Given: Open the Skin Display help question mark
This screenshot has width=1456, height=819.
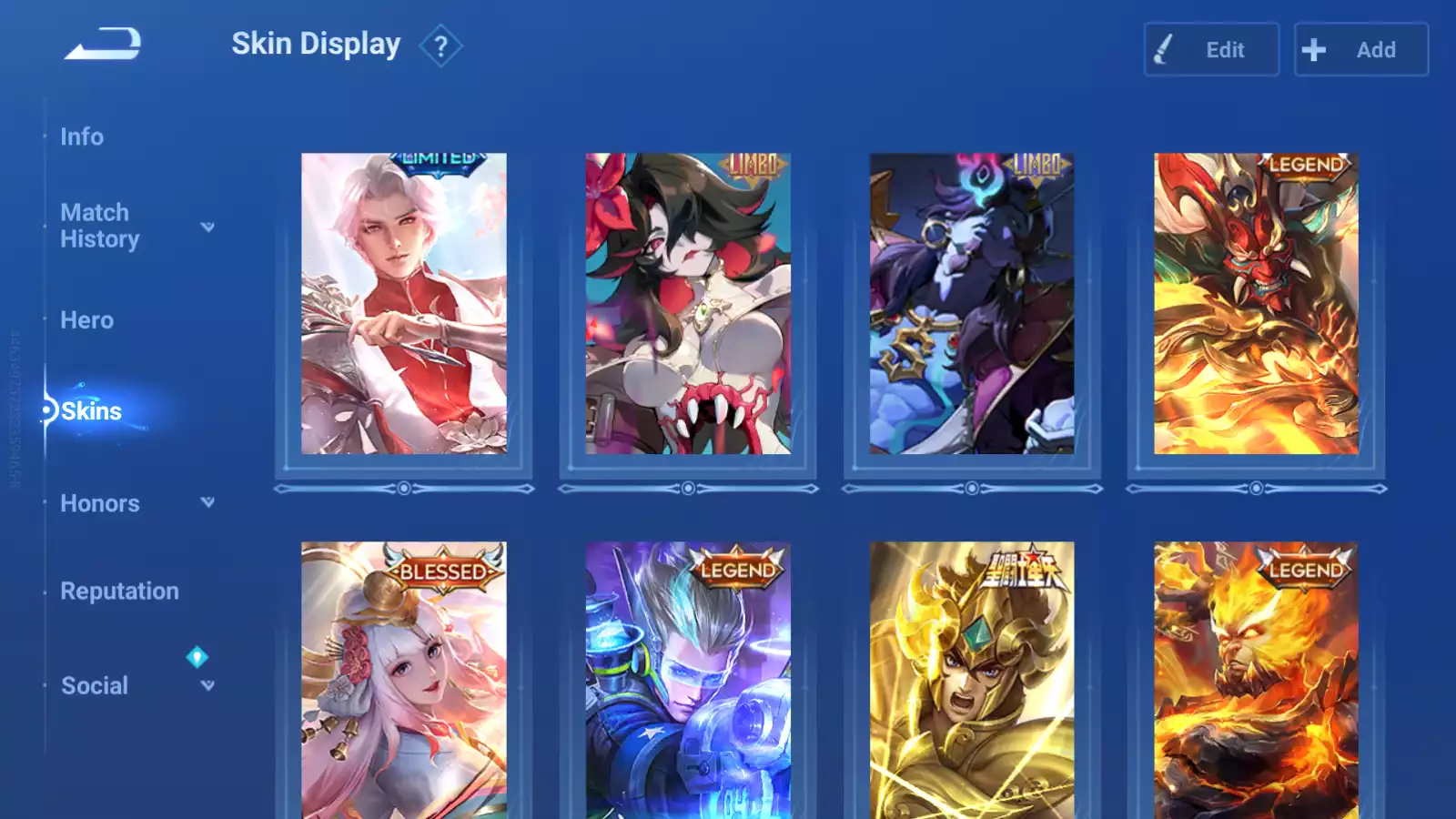Looking at the screenshot, I should tap(440, 45).
